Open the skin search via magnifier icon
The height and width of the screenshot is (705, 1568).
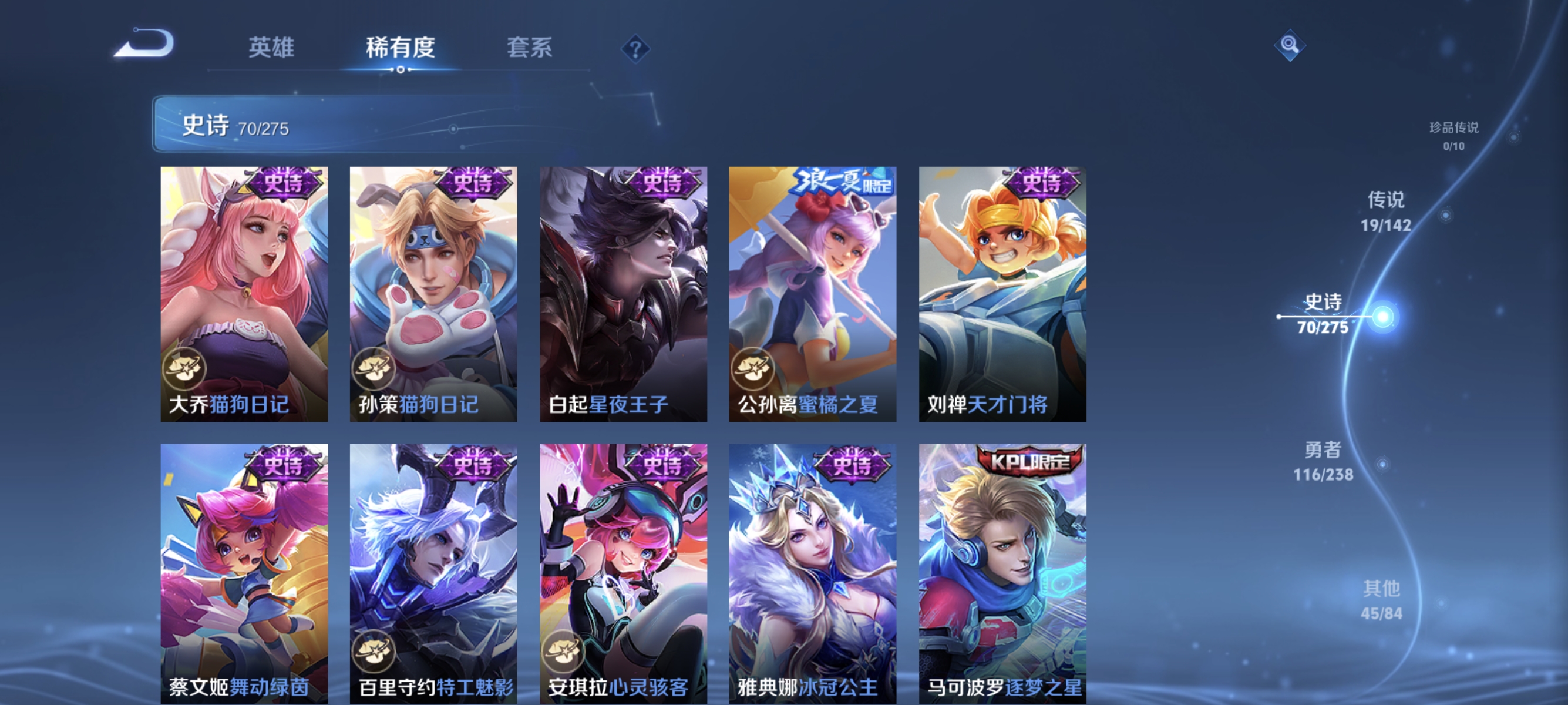click(1290, 46)
